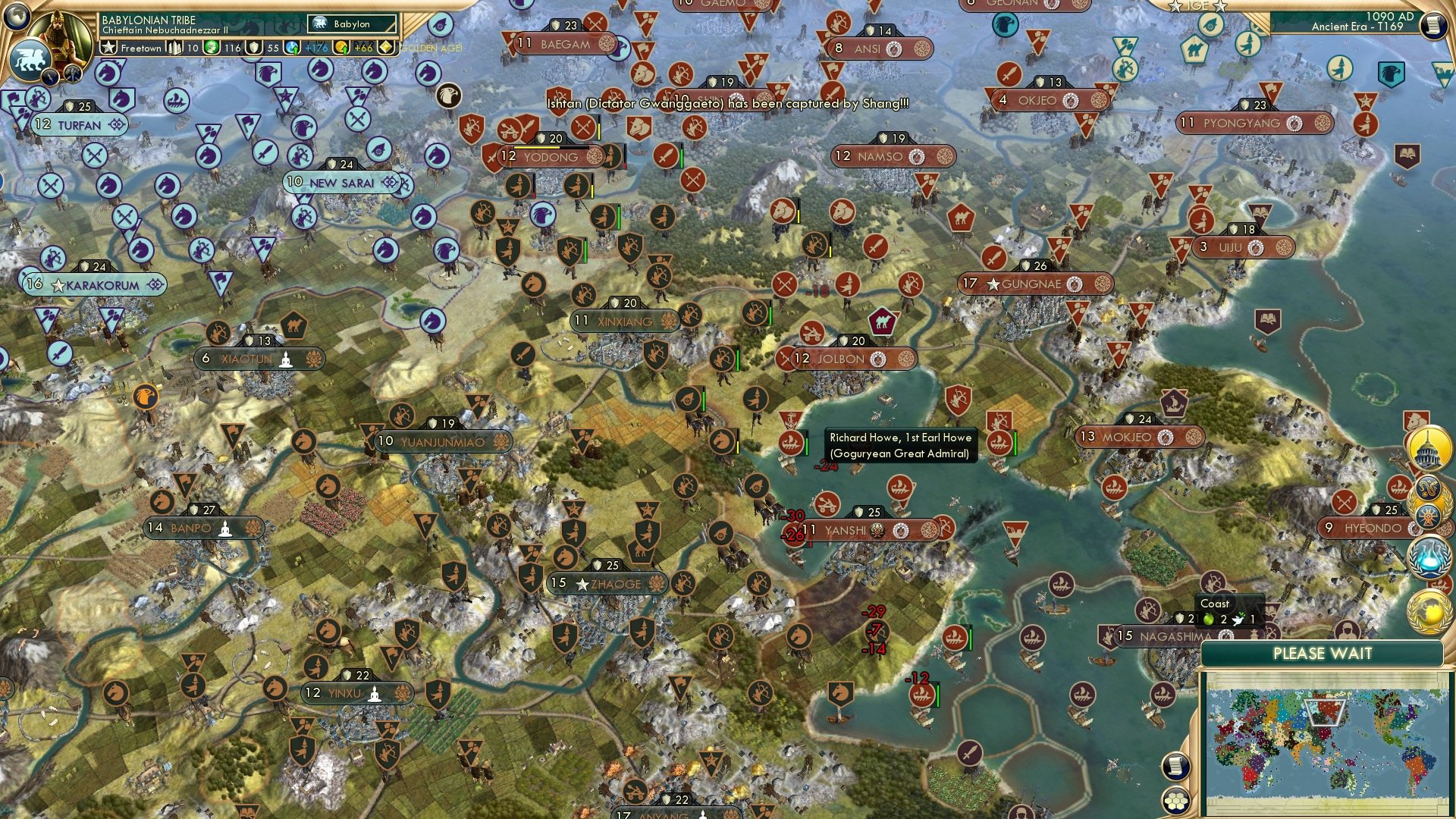Click the Golden Age diamond progress indicator
The image size is (1456, 819).
[385, 47]
